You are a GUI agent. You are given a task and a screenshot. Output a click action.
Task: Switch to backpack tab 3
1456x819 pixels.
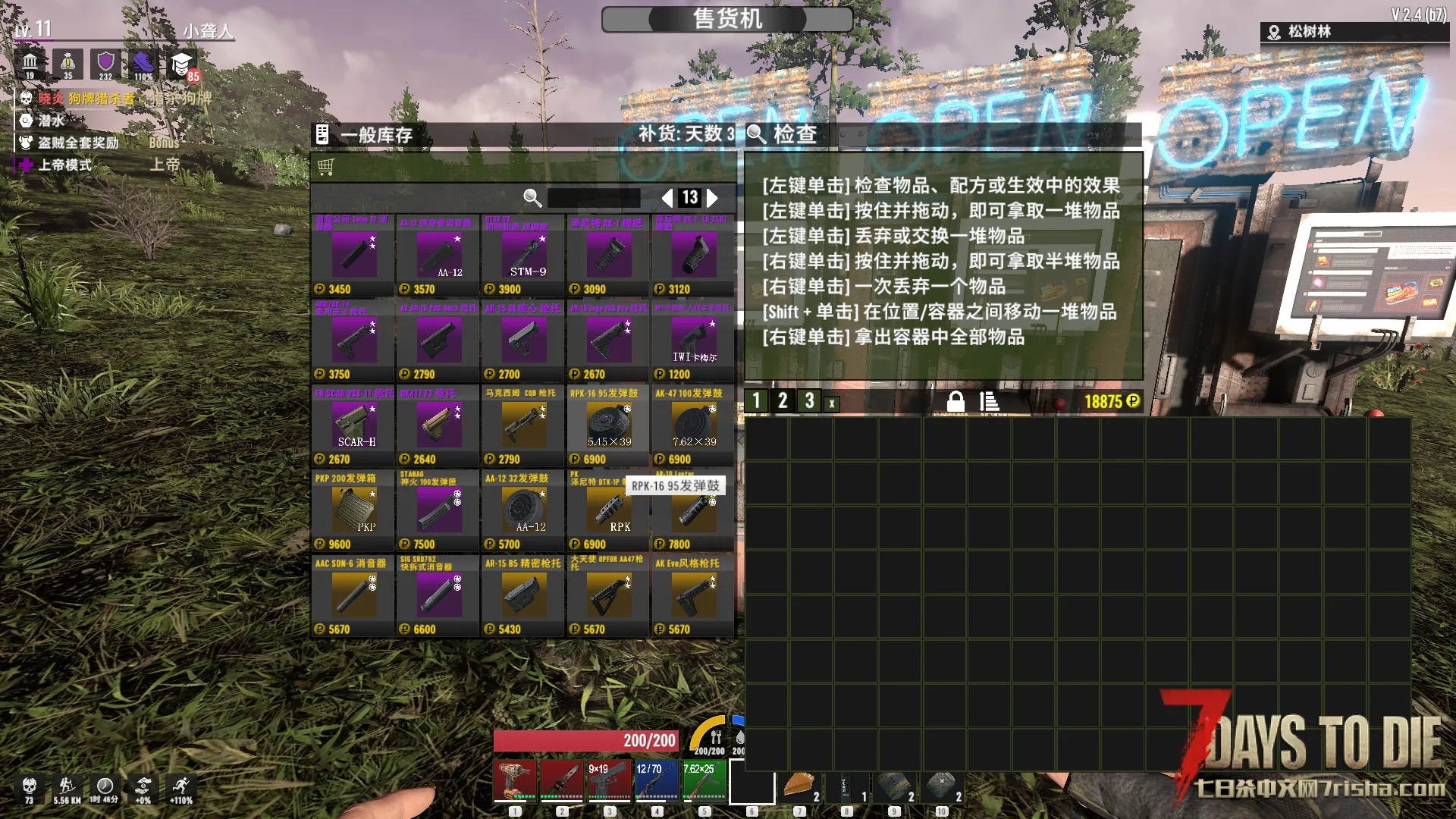(809, 401)
